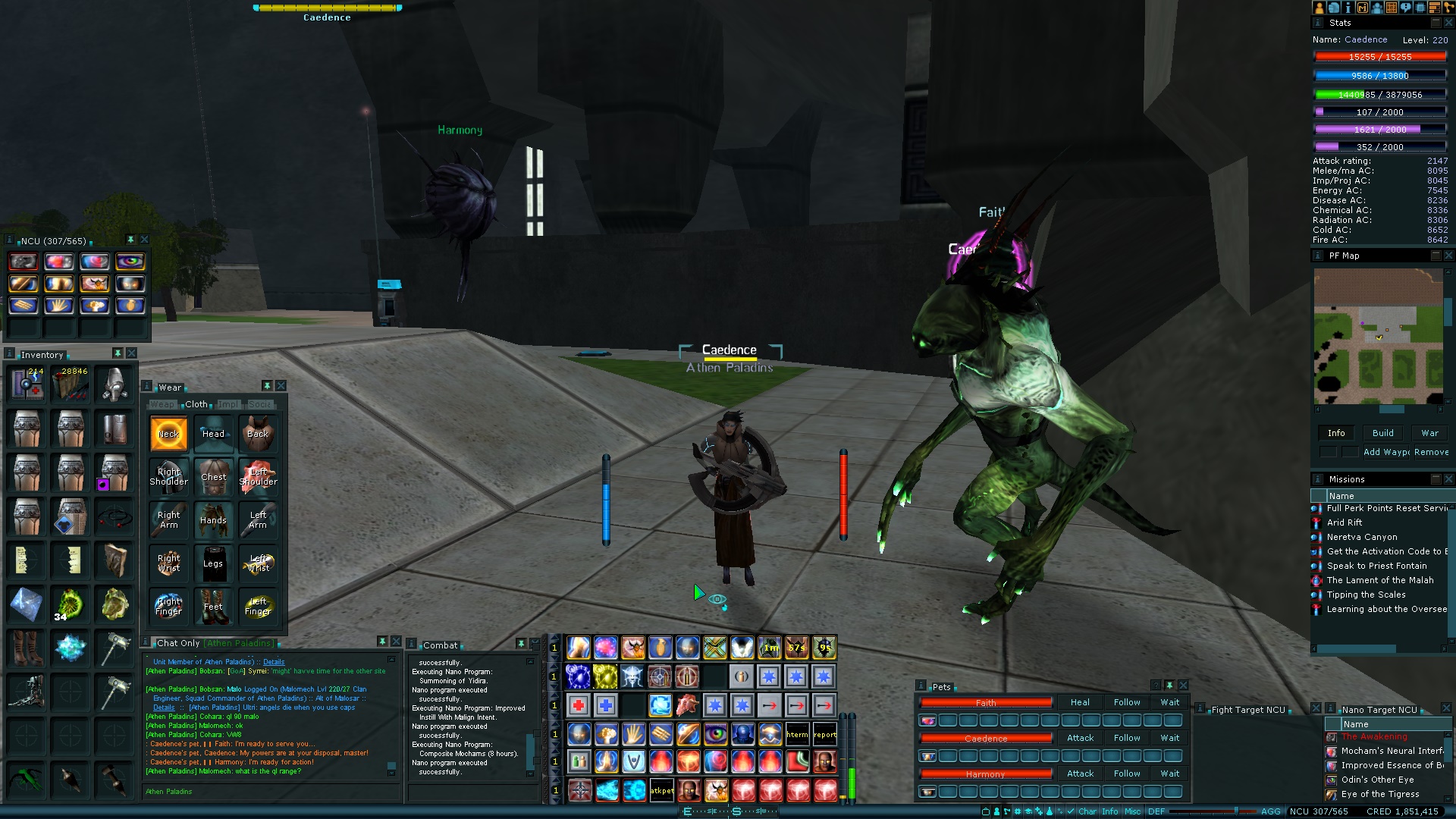
Task: Order pet Faith to Heal
Action: coord(1080,702)
